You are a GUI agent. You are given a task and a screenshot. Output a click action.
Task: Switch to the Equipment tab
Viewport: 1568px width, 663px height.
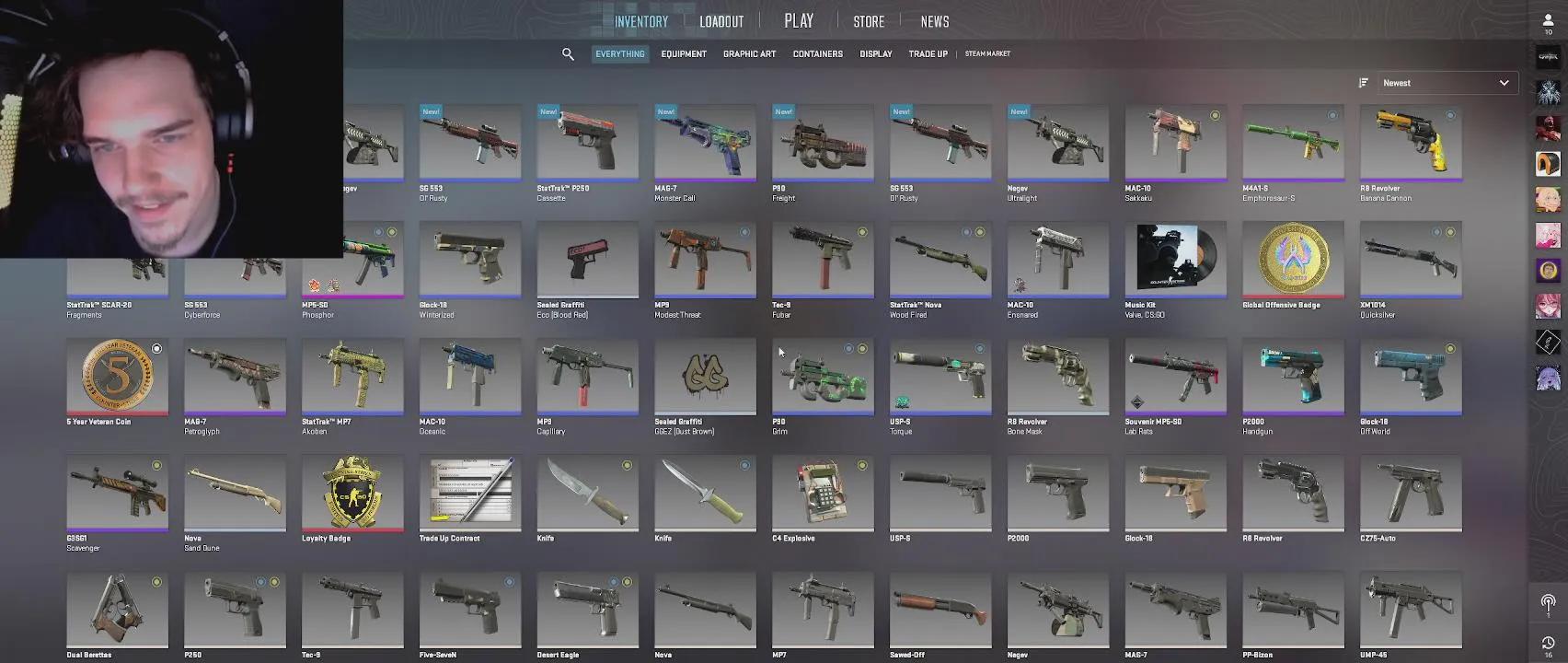point(684,53)
